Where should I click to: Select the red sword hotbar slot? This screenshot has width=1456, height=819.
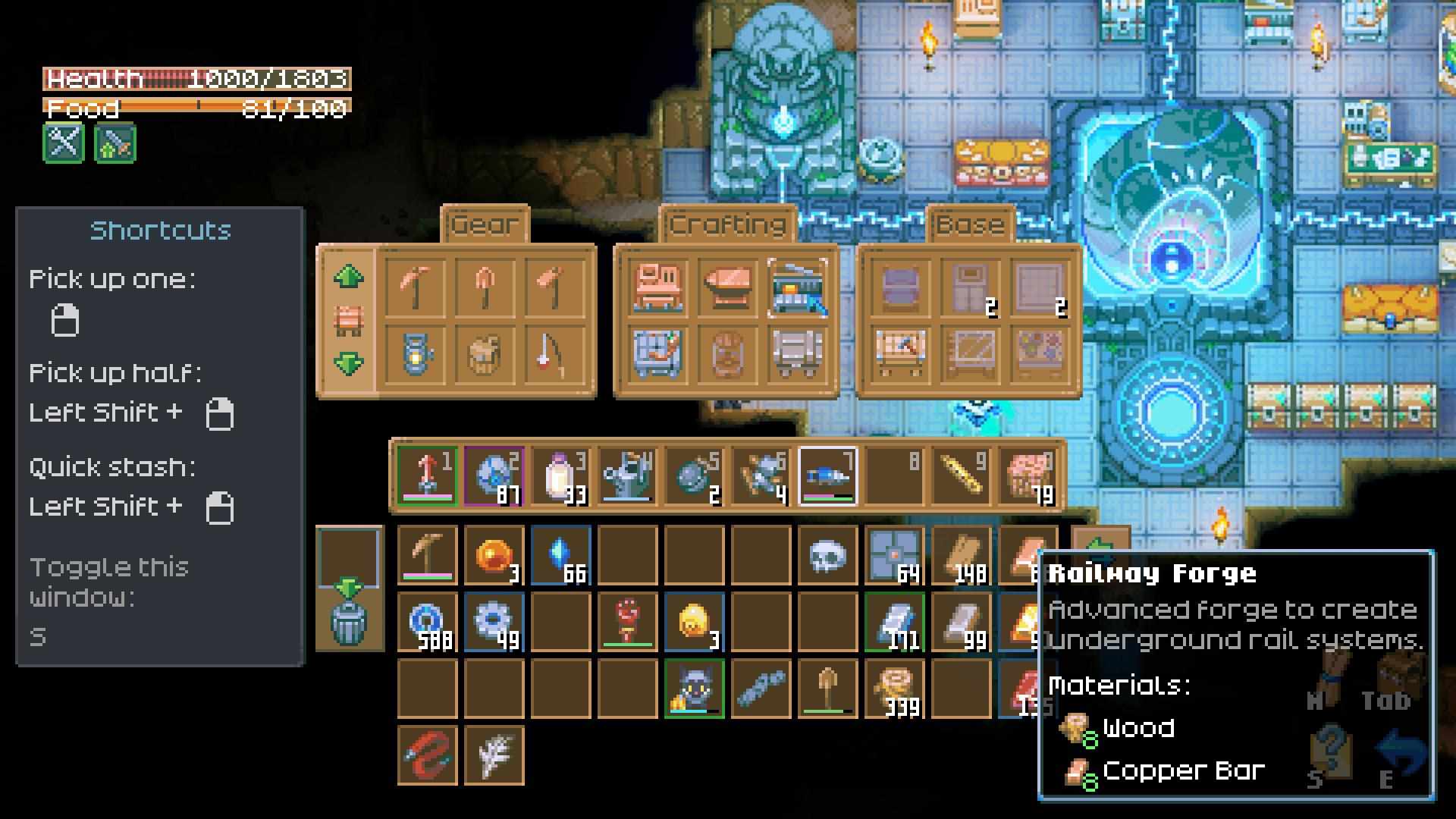427,476
